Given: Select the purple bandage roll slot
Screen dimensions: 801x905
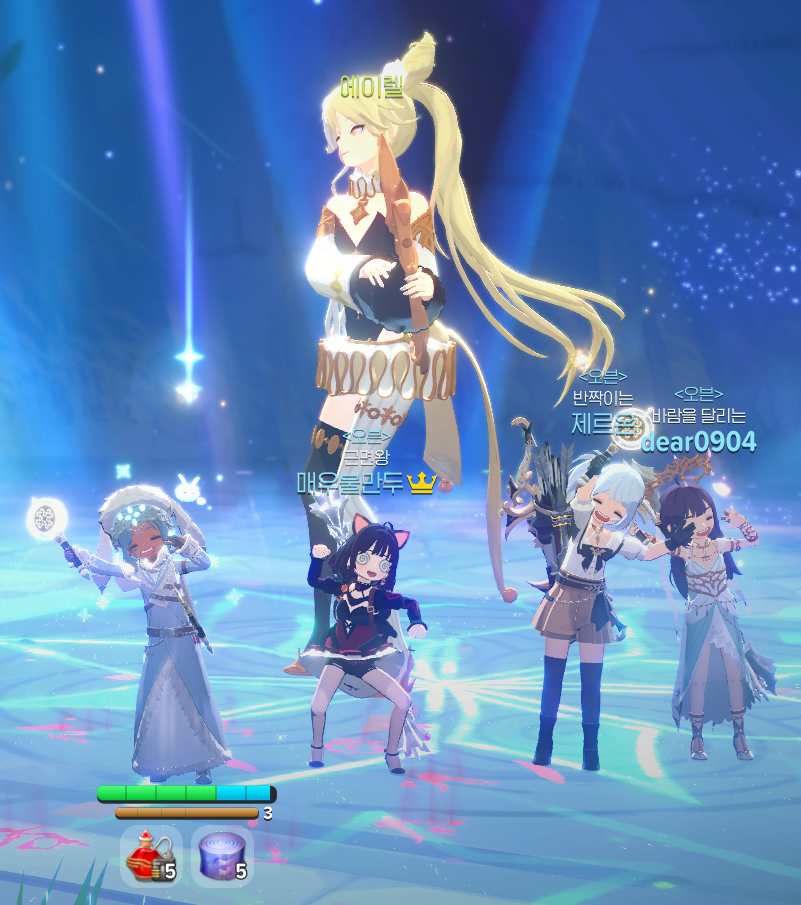Looking at the screenshot, I should tap(221, 856).
